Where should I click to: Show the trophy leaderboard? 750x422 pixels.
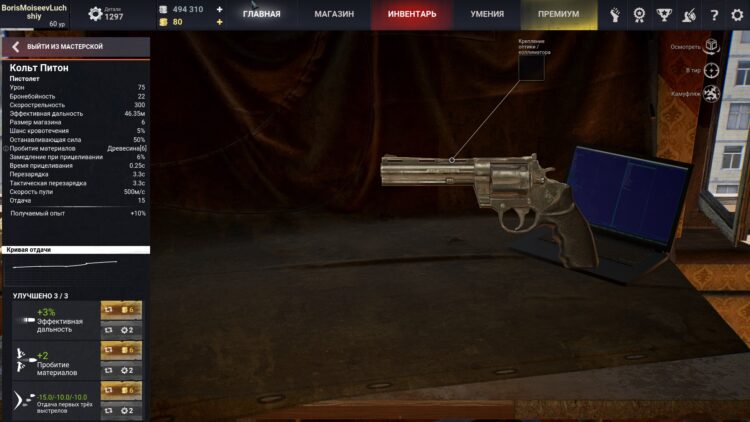665,15
